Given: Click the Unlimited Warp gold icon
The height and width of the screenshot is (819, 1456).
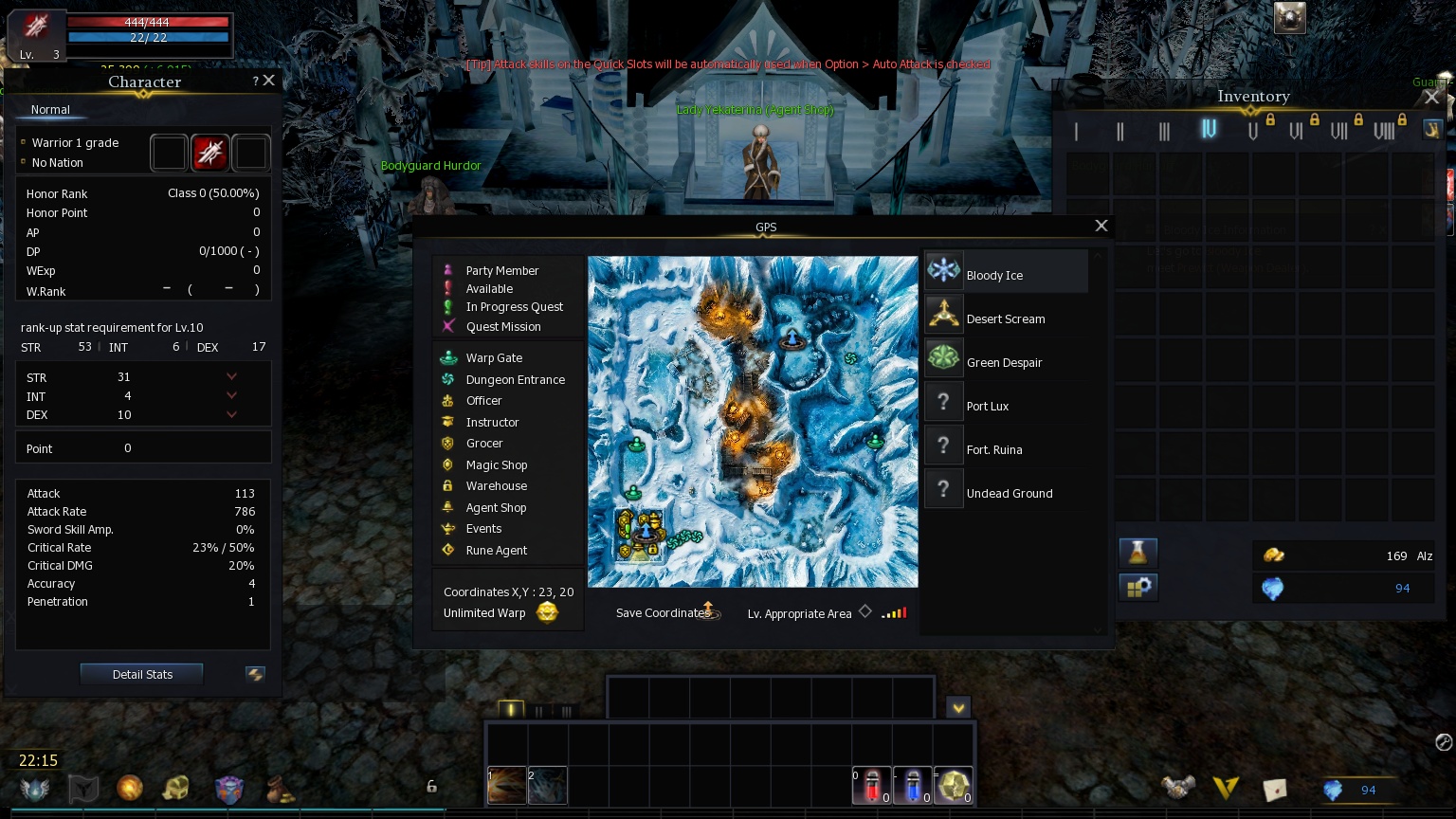Looking at the screenshot, I should (547, 612).
